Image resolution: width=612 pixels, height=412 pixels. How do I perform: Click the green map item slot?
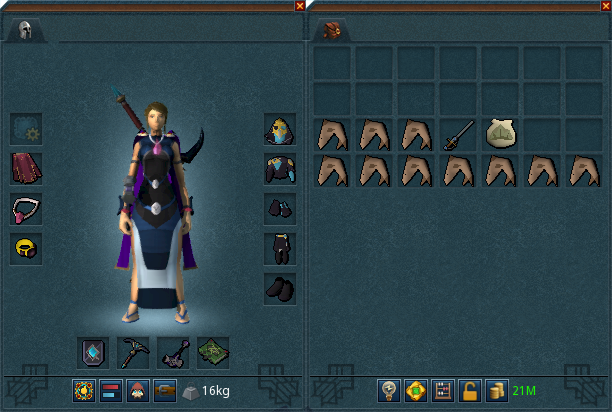[213, 352]
